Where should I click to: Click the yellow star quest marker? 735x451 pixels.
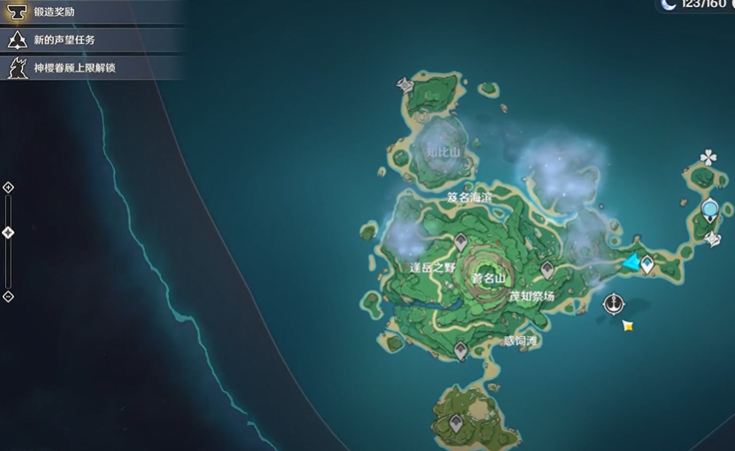tap(628, 325)
